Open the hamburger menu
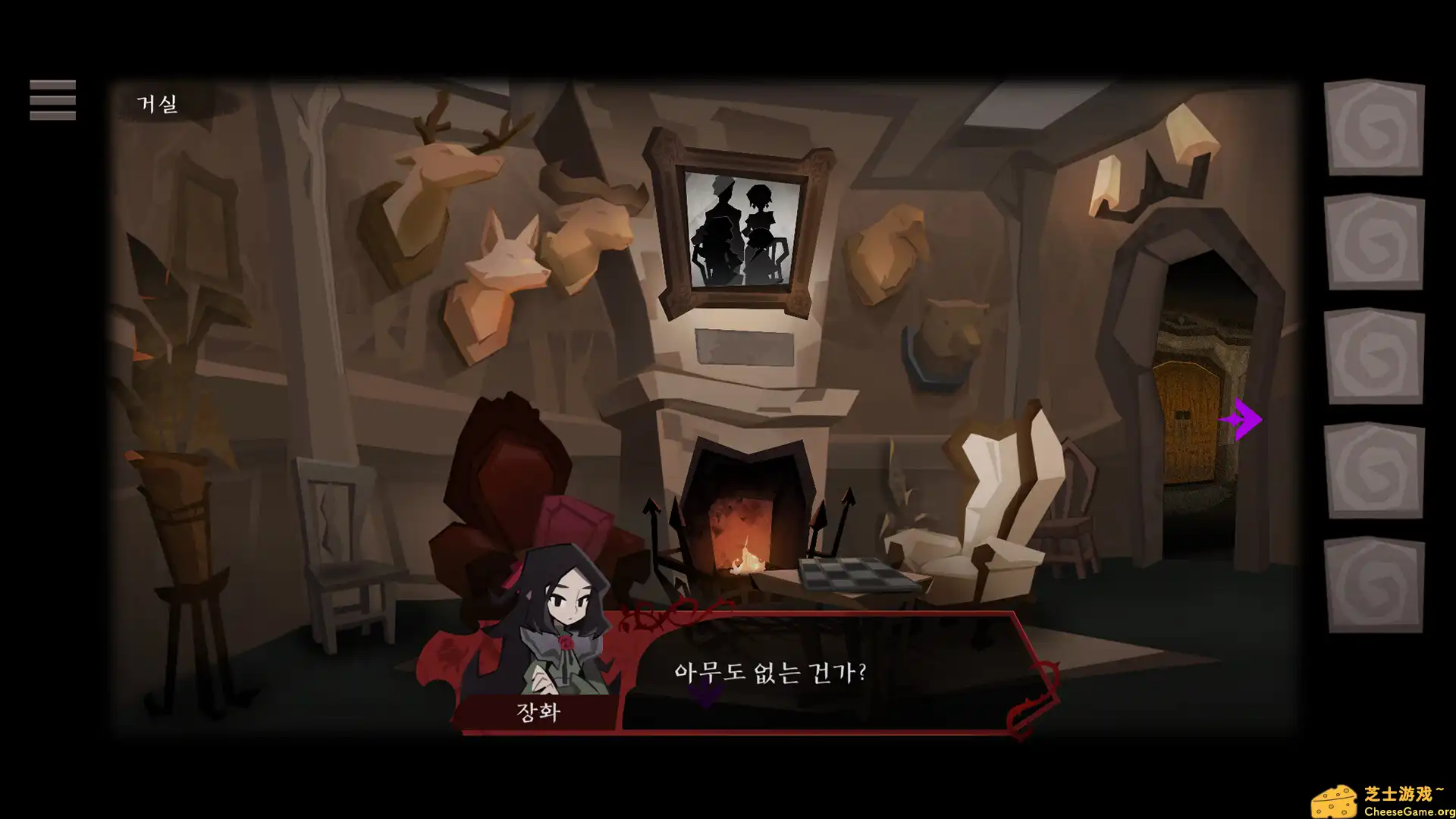This screenshot has height=819, width=1456. [x=52, y=99]
